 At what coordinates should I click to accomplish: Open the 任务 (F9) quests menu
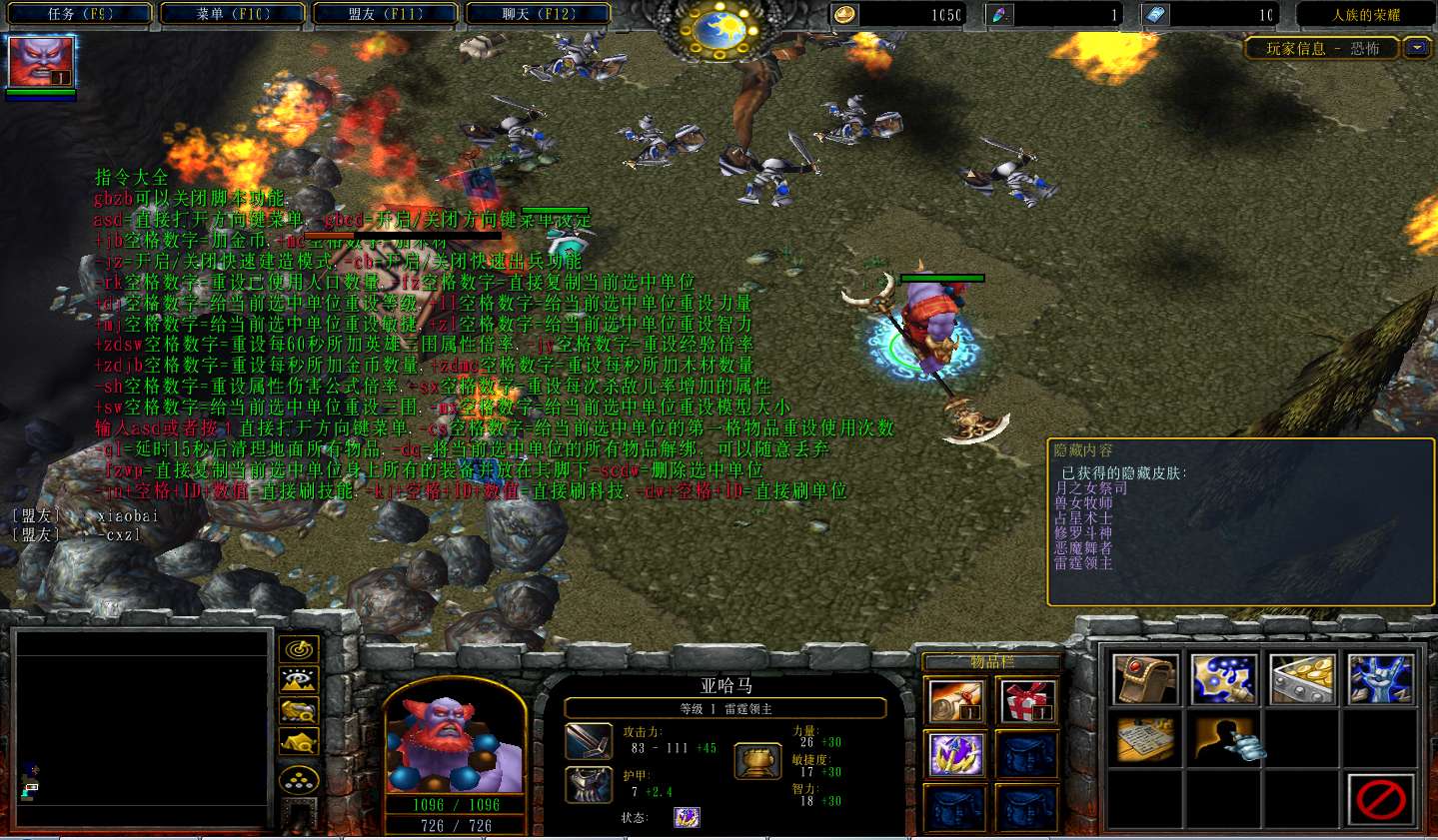click(80, 14)
